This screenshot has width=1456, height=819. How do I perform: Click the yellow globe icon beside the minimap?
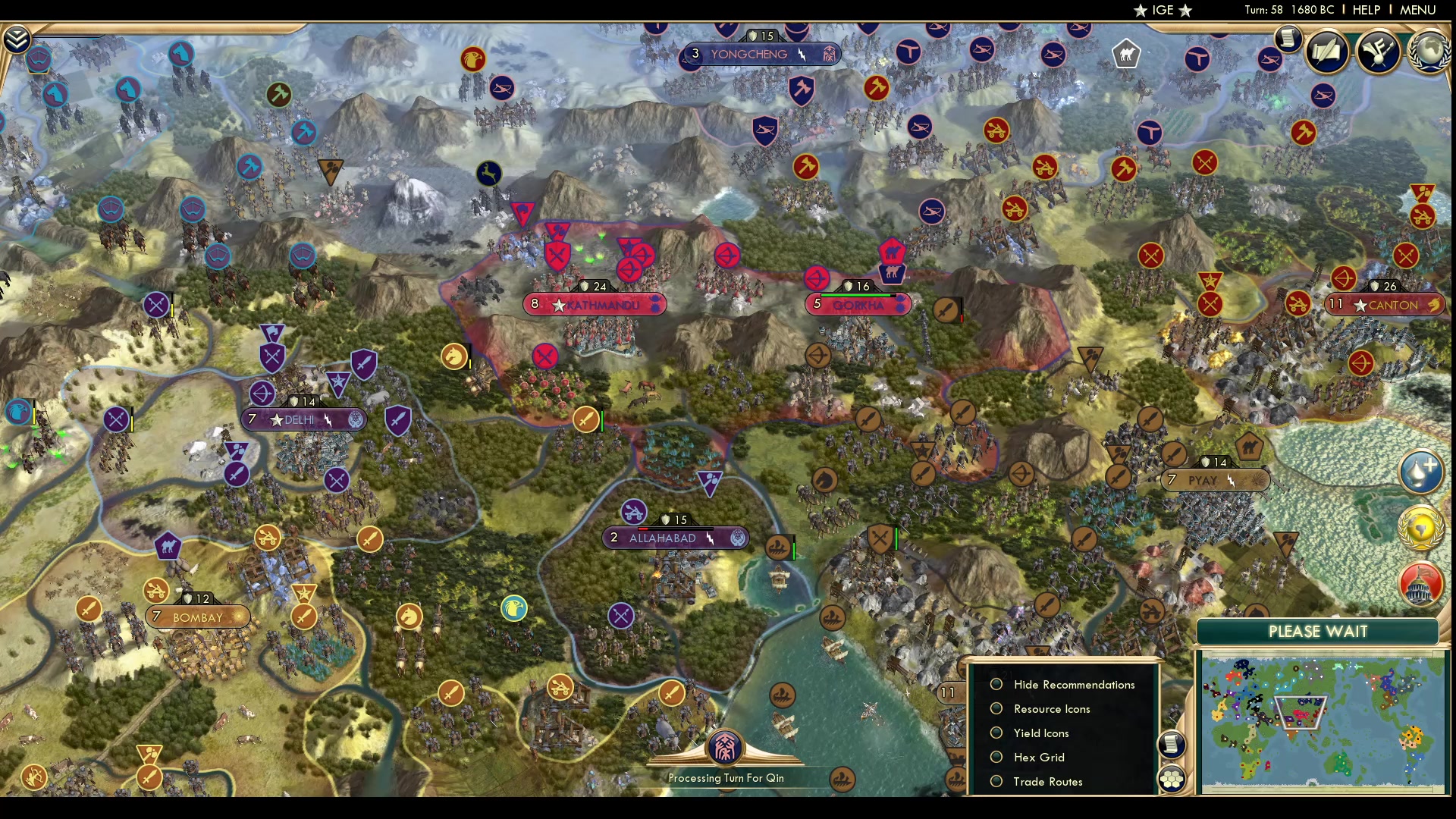pos(1420,529)
